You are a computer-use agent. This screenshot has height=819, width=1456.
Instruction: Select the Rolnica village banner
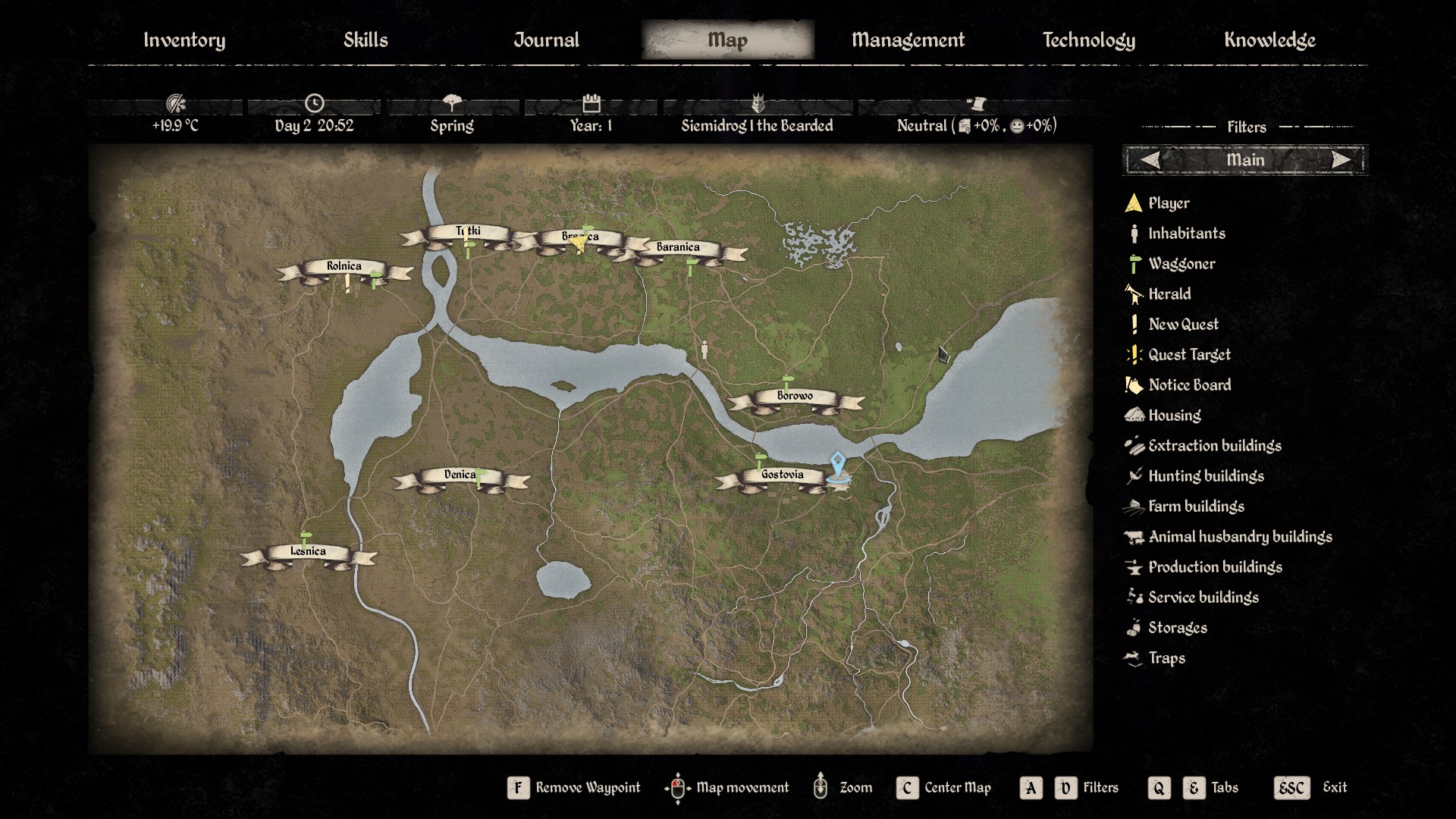pos(344,267)
